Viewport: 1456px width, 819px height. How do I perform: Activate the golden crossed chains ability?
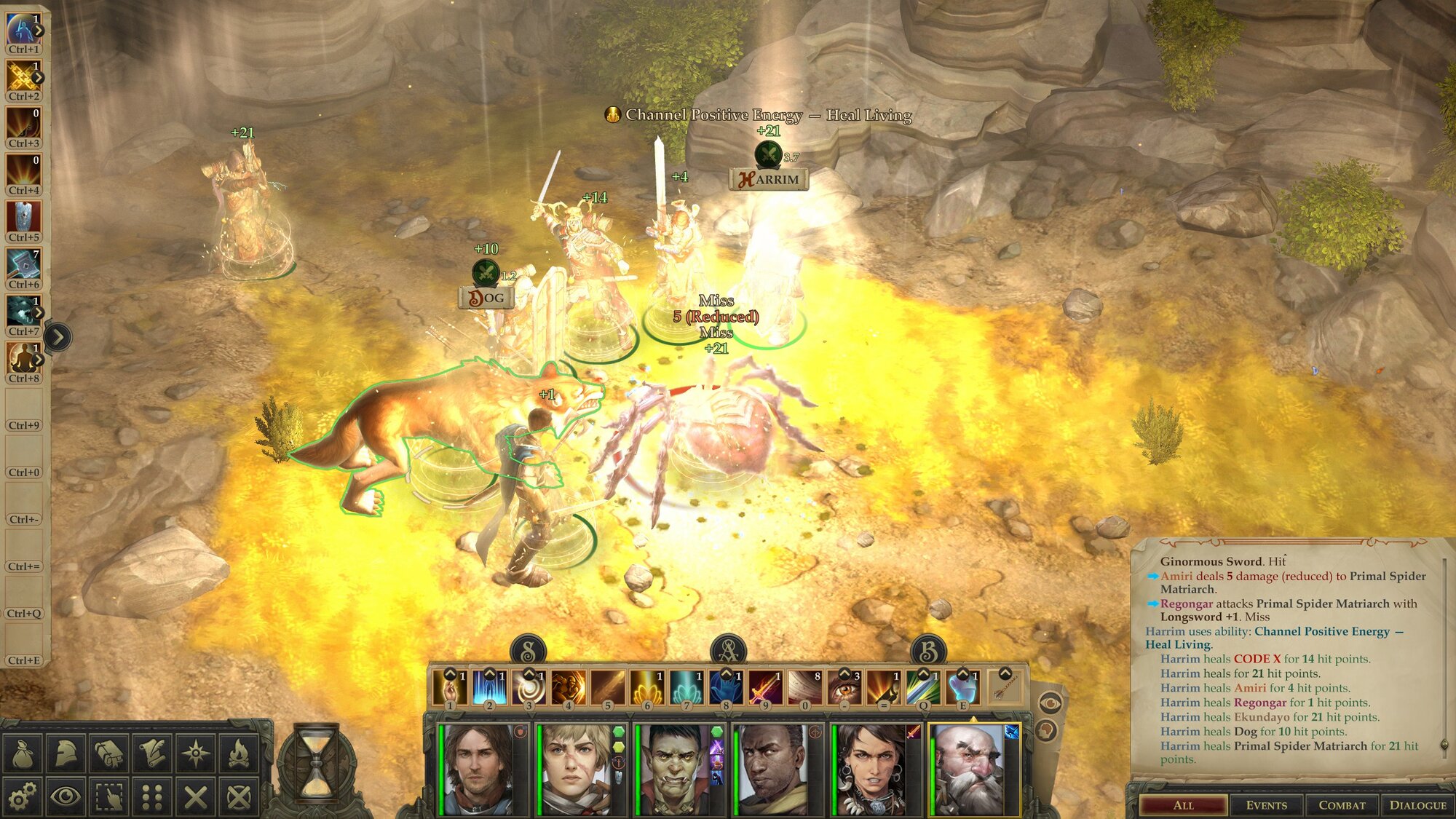click(23, 76)
